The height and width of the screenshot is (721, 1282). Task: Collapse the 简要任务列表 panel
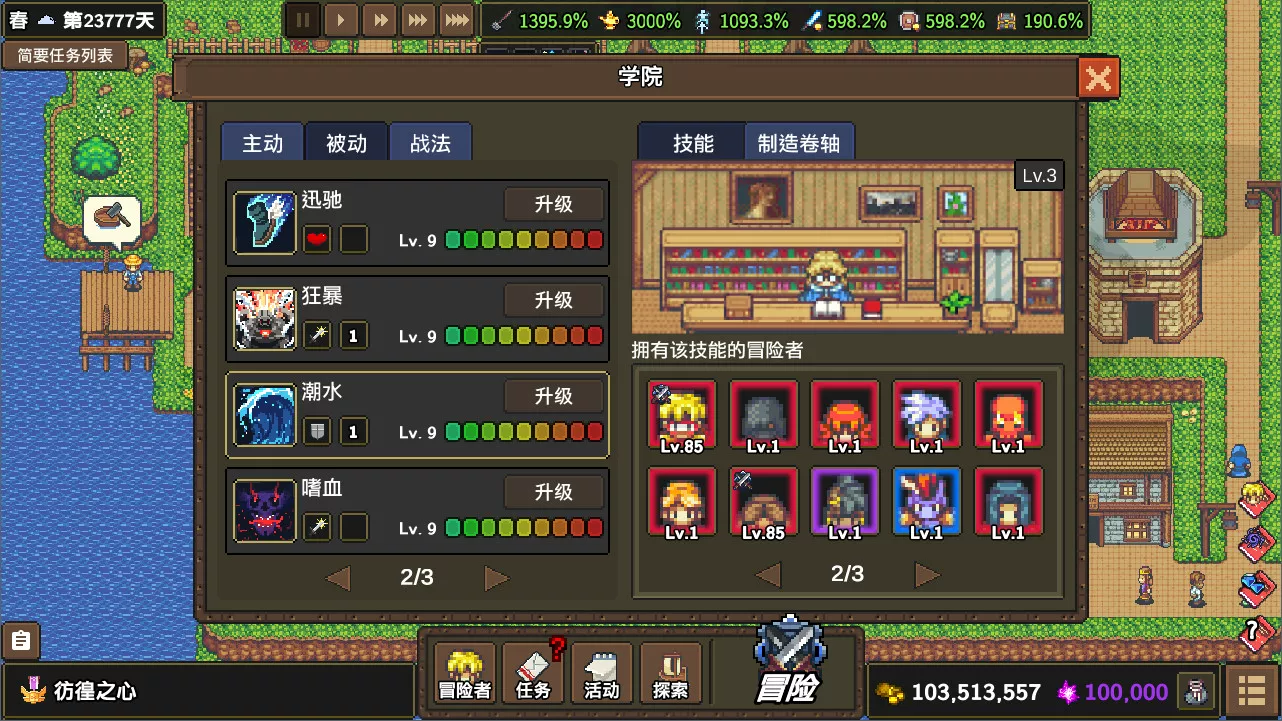pos(64,55)
